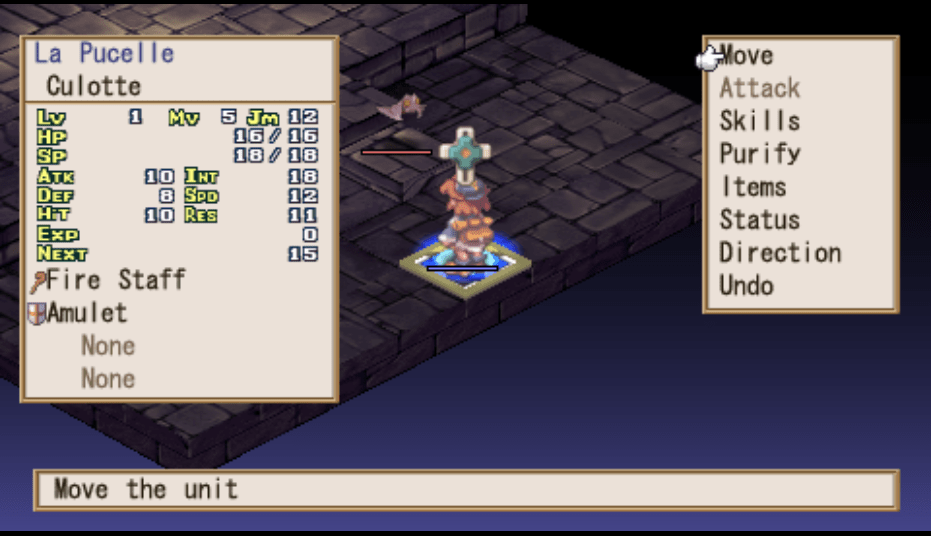
Task: Click the Fire Staff equipment entry
Action: [115, 280]
